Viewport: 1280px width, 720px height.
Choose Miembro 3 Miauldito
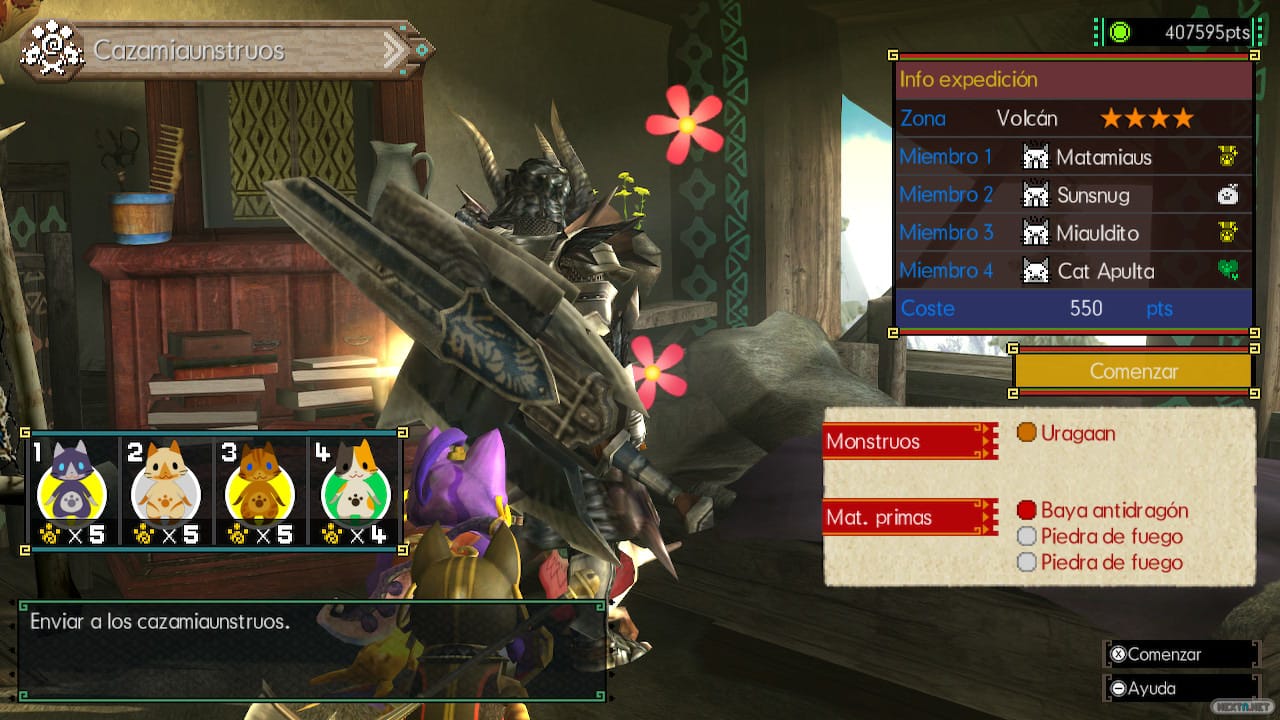(x=1072, y=233)
